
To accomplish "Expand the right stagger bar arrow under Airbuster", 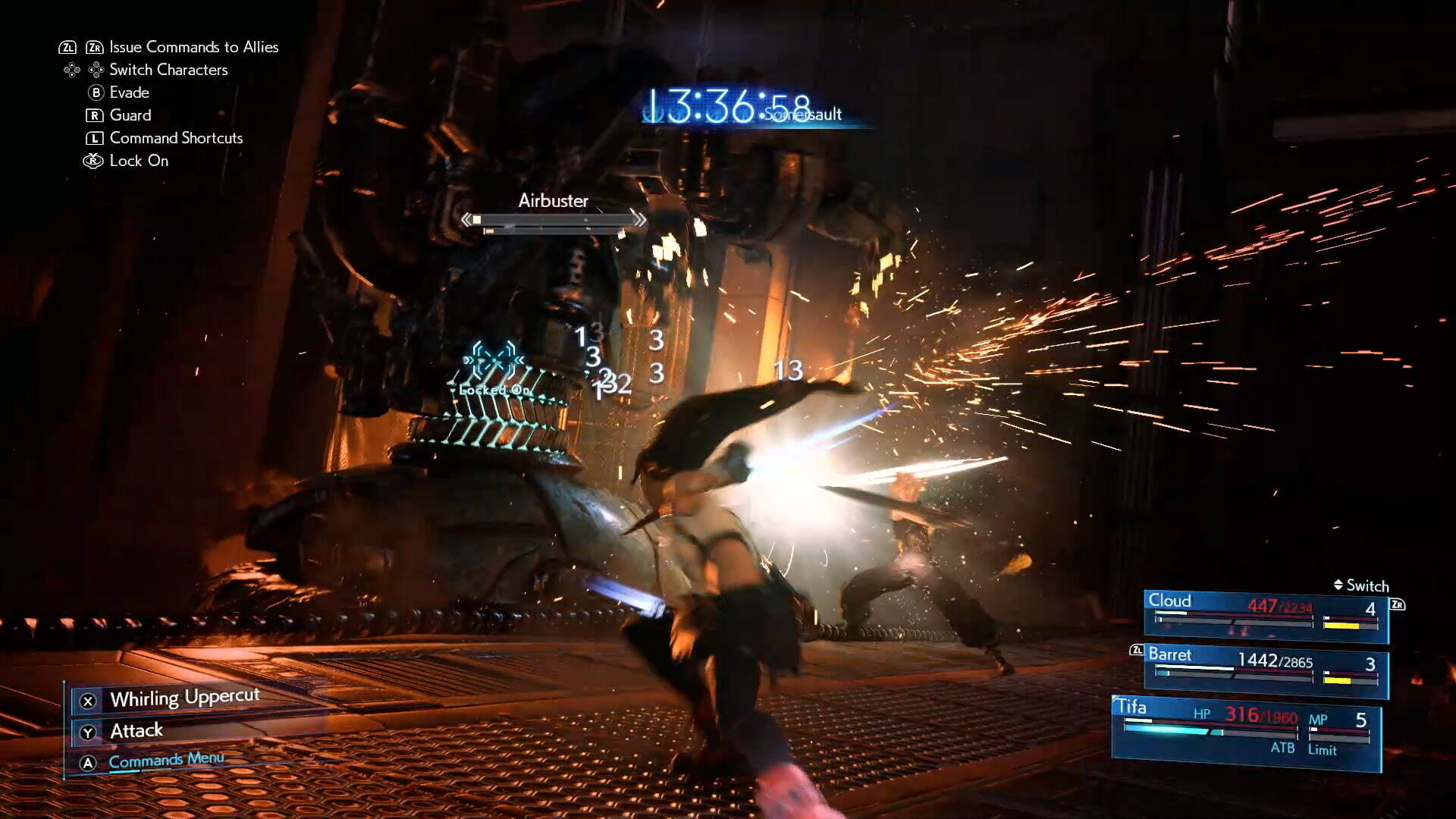I will 640,218.
